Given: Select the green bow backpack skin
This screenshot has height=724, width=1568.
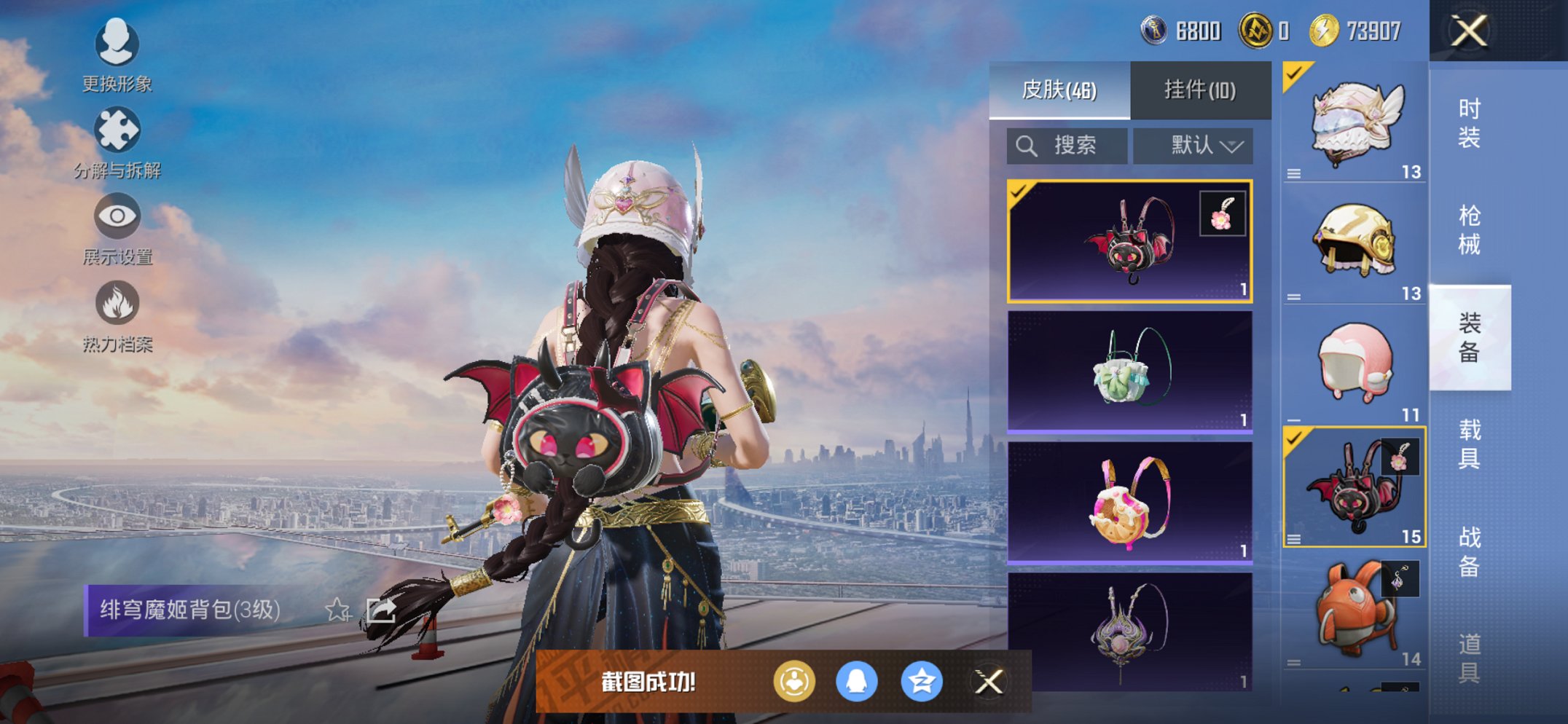Looking at the screenshot, I should tap(1129, 371).
